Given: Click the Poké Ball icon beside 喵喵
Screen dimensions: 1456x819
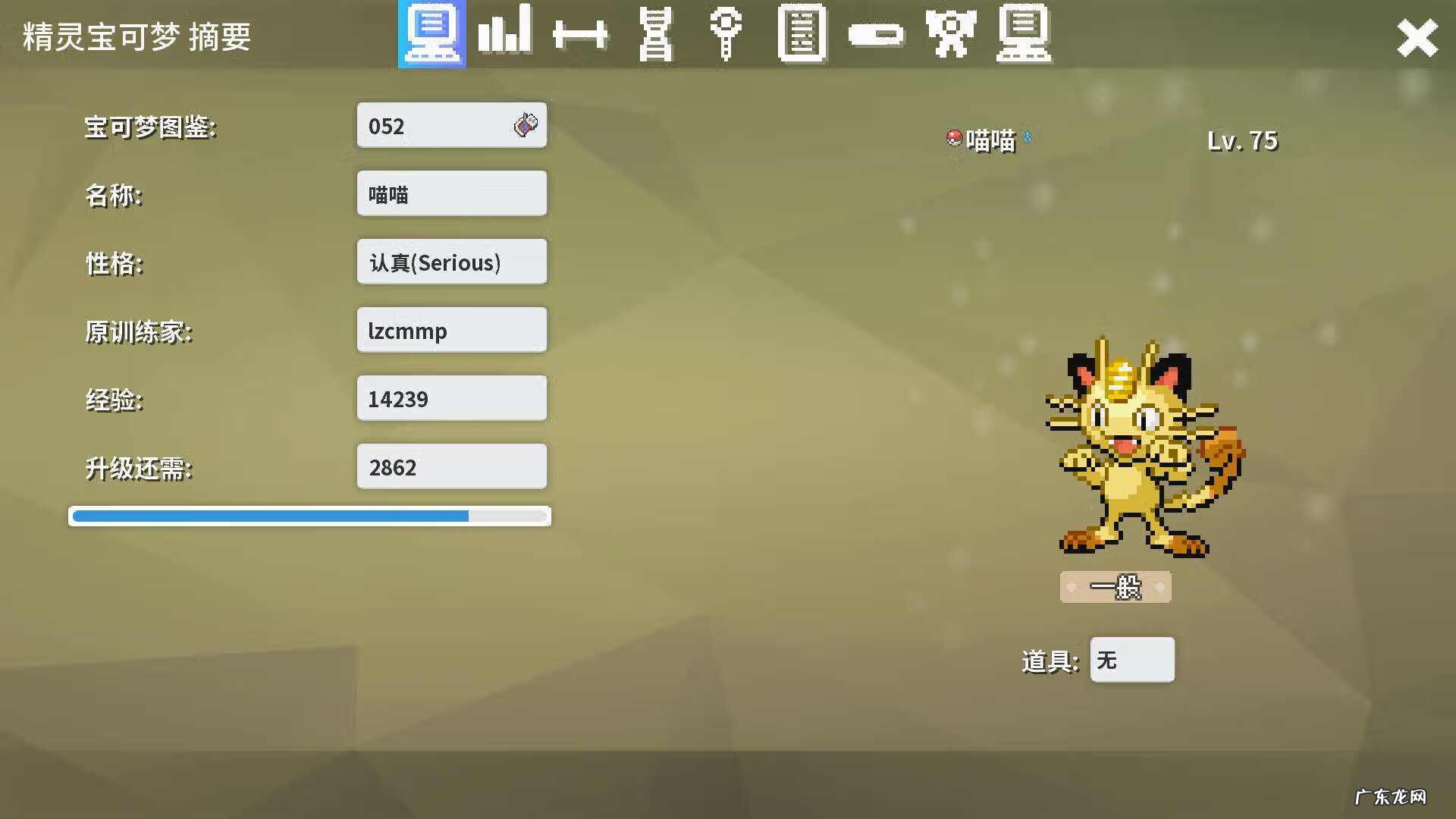Looking at the screenshot, I should coord(954,138).
